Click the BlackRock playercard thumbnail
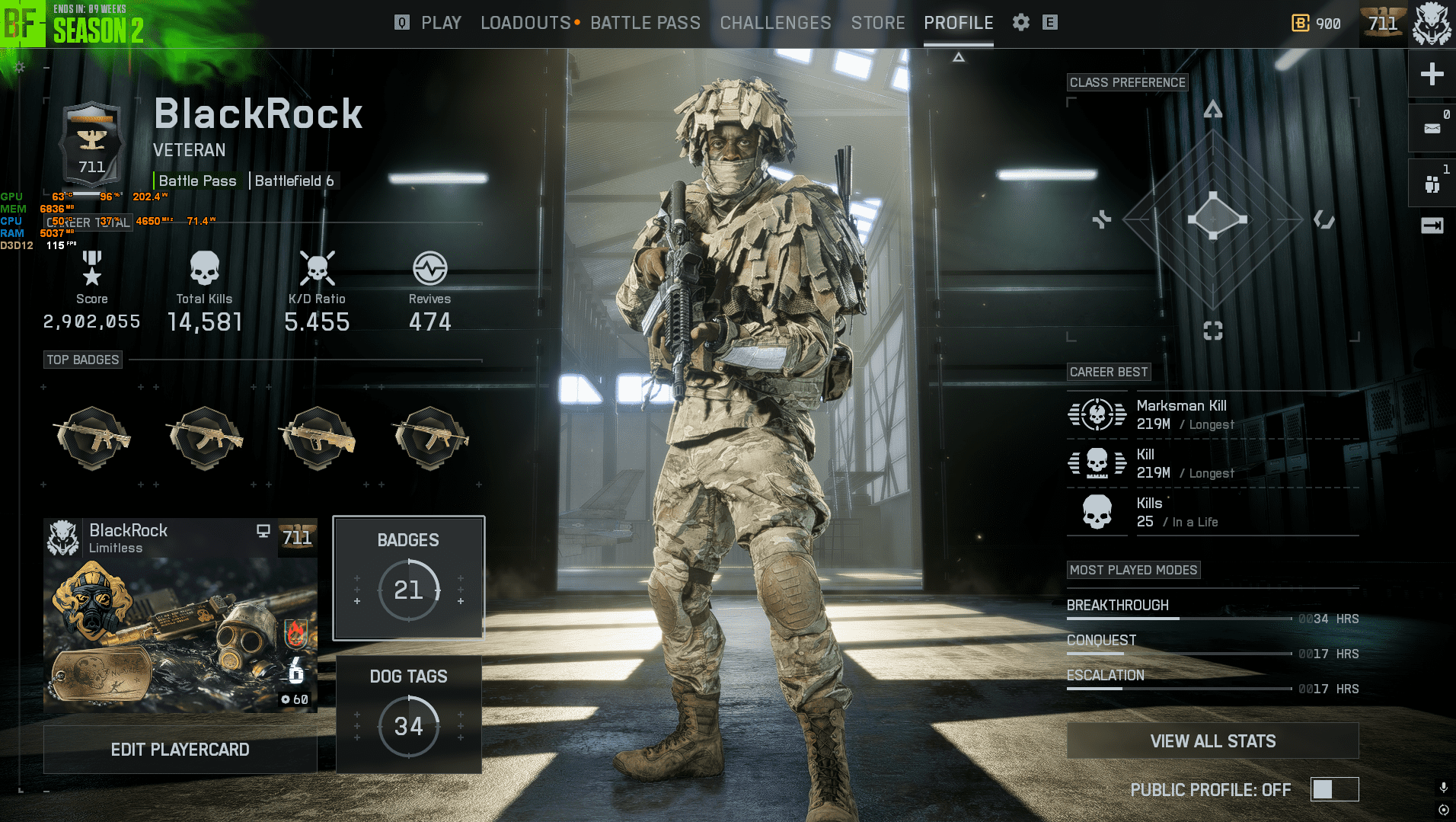The height and width of the screenshot is (822, 1456). 180,616
